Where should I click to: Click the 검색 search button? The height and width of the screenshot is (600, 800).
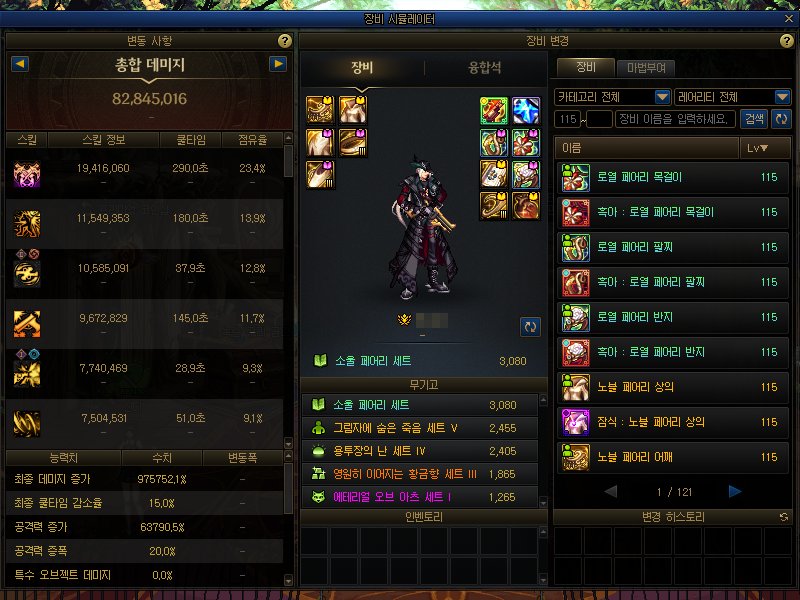click(x=754, y=119)
